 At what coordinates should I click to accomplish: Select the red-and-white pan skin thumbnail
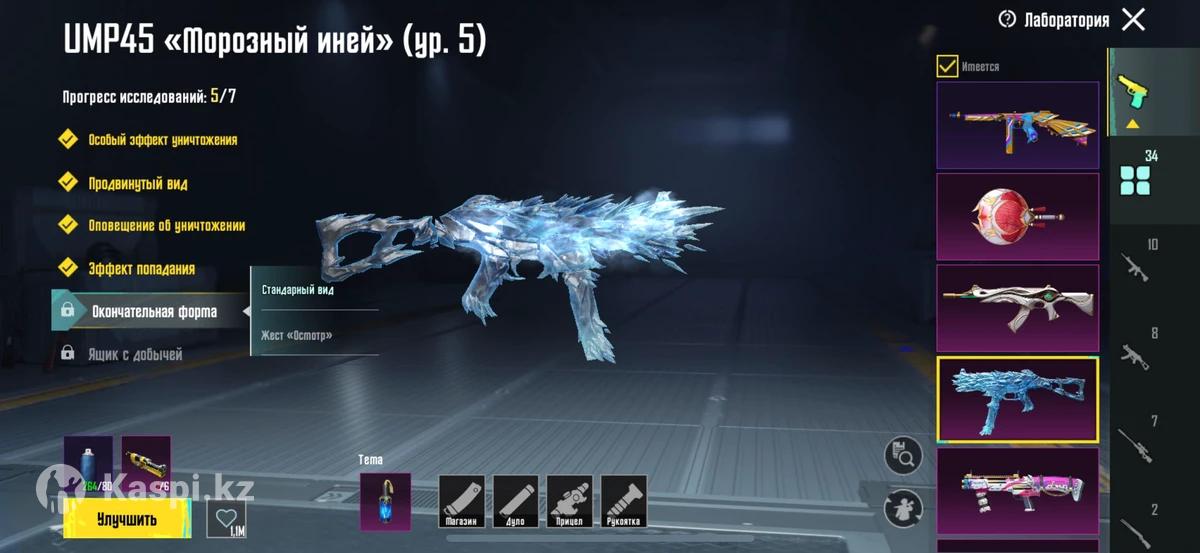(x=1017, y=217)
